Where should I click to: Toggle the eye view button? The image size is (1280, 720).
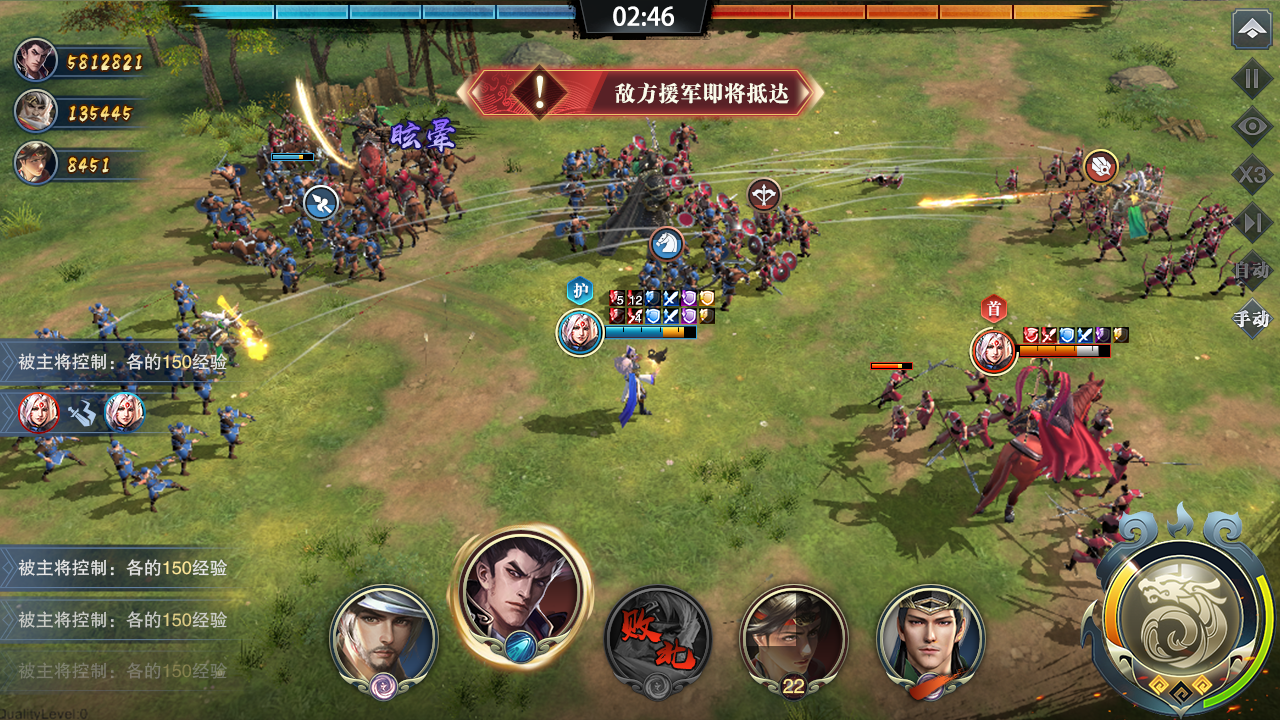click(x=1251, y=127)
